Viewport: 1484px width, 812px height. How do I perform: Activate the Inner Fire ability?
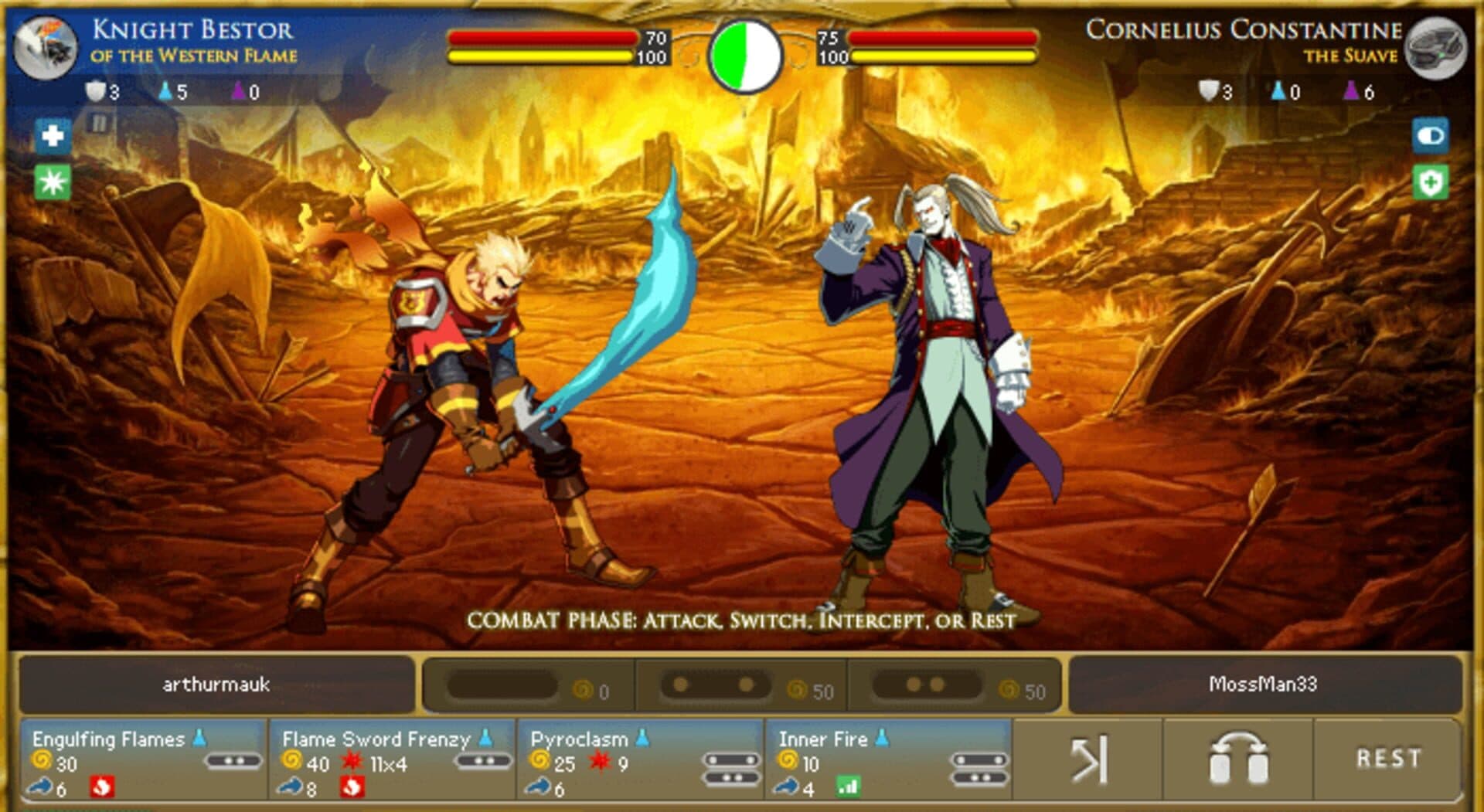[888, 761]
